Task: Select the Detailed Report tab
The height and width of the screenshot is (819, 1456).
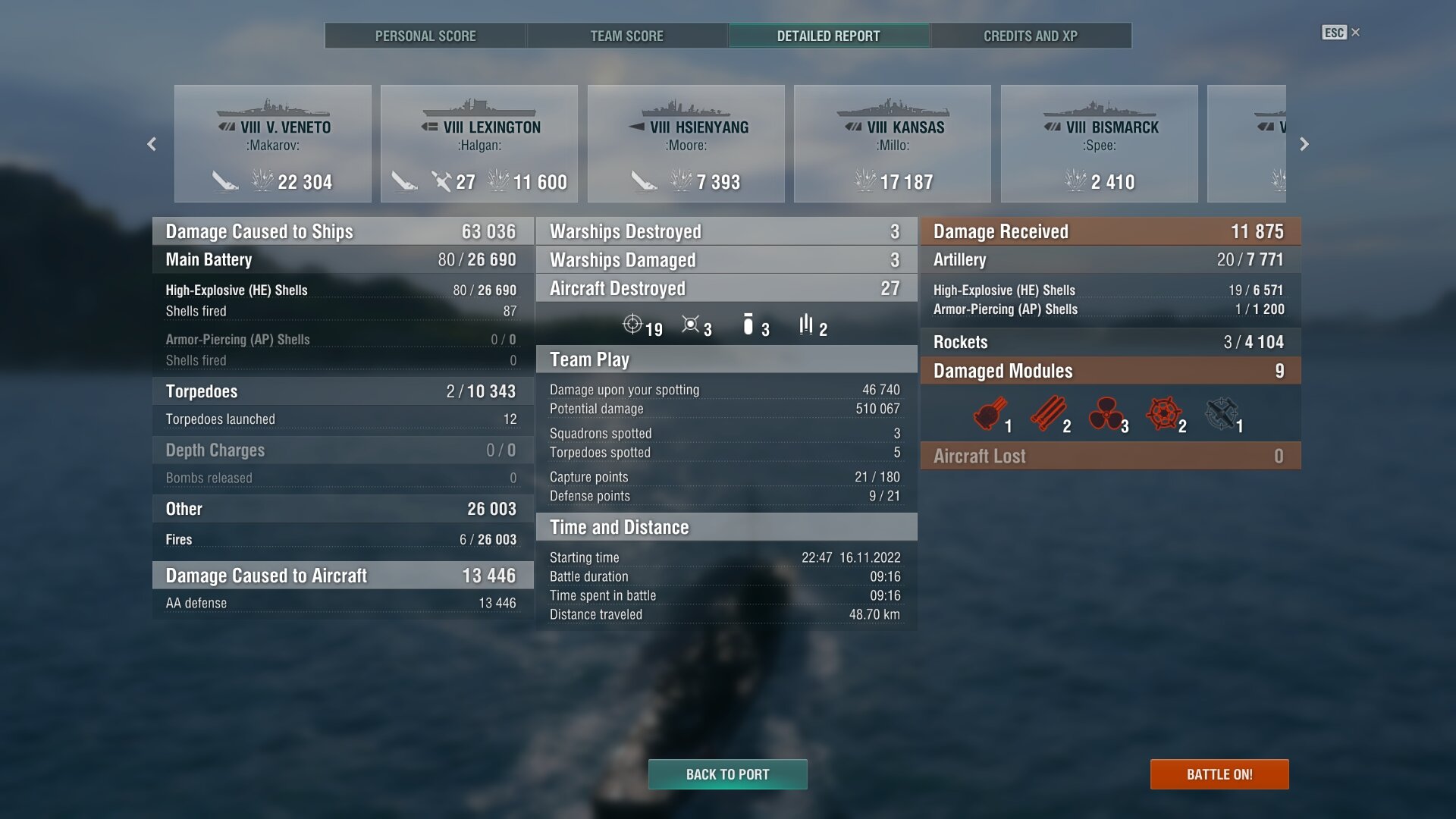Action: click(828, 36)
